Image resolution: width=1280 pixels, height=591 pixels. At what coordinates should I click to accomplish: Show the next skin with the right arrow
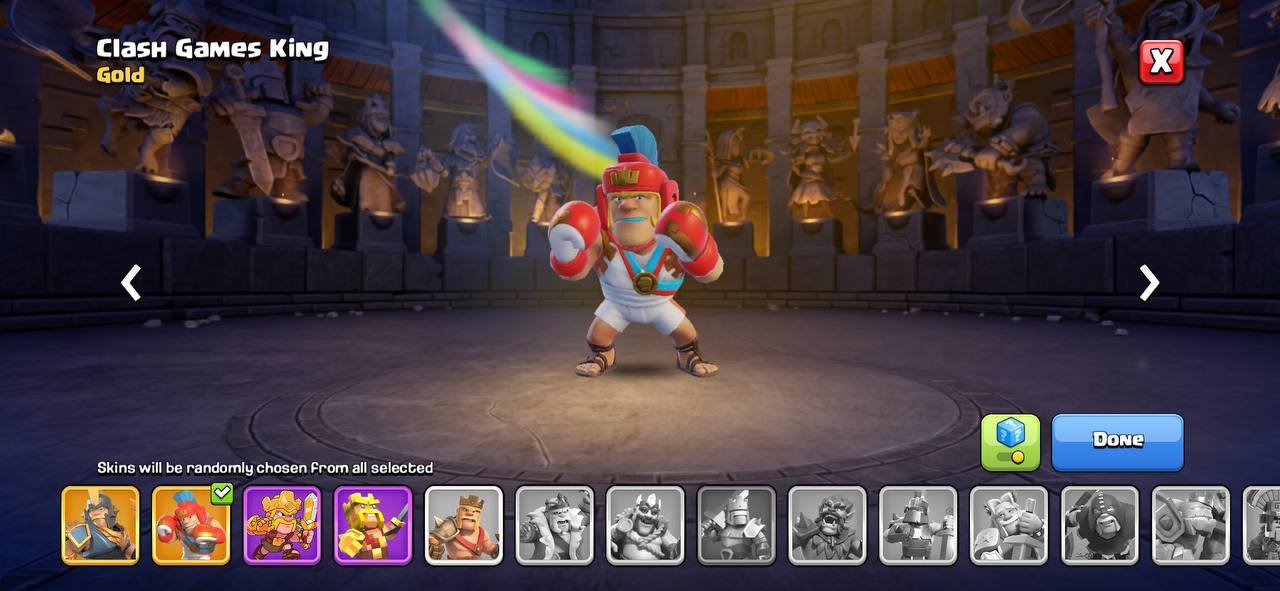click(1150, 283)
